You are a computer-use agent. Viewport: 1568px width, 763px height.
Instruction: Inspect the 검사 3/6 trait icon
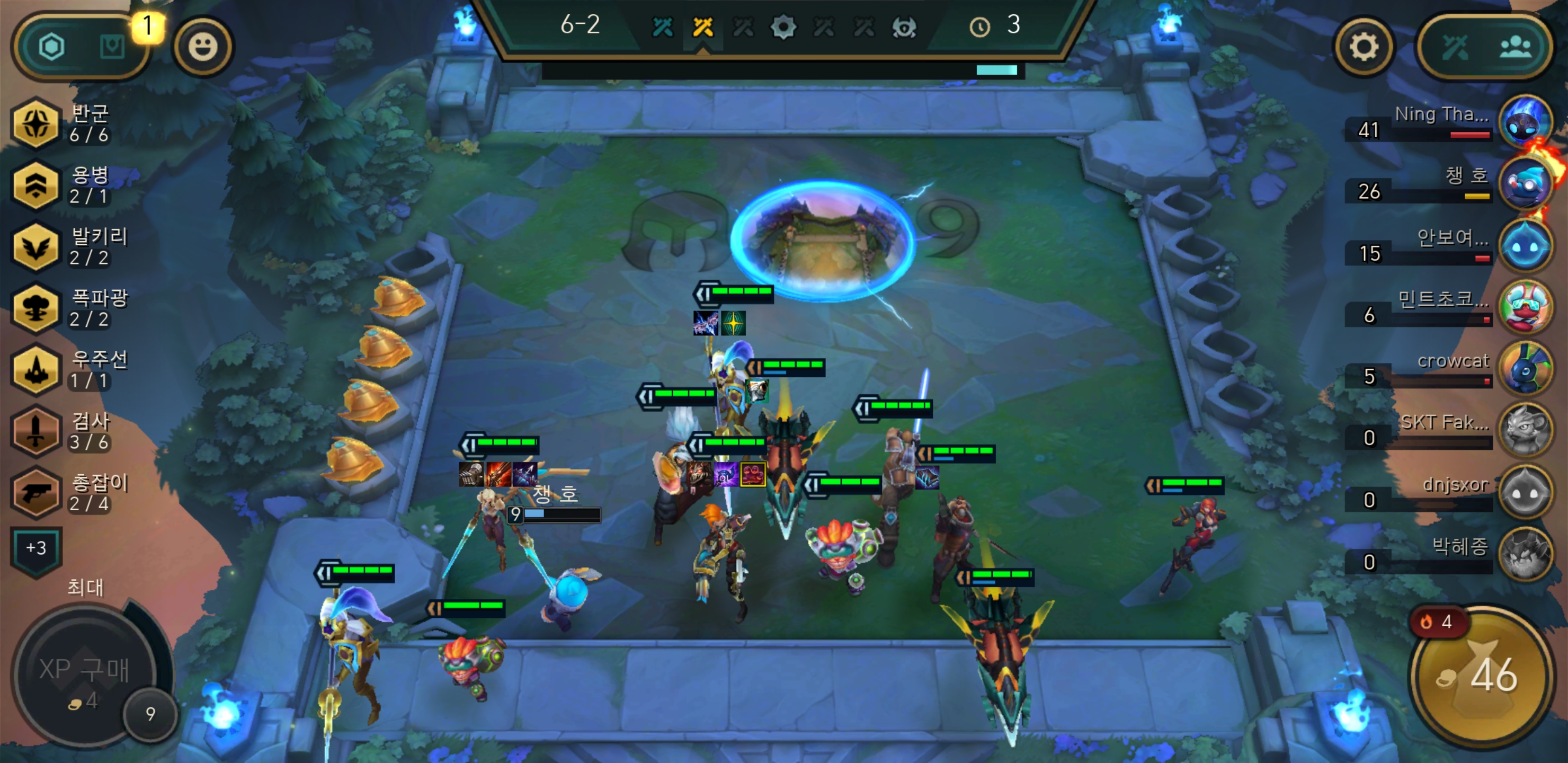tap(37, 432)
